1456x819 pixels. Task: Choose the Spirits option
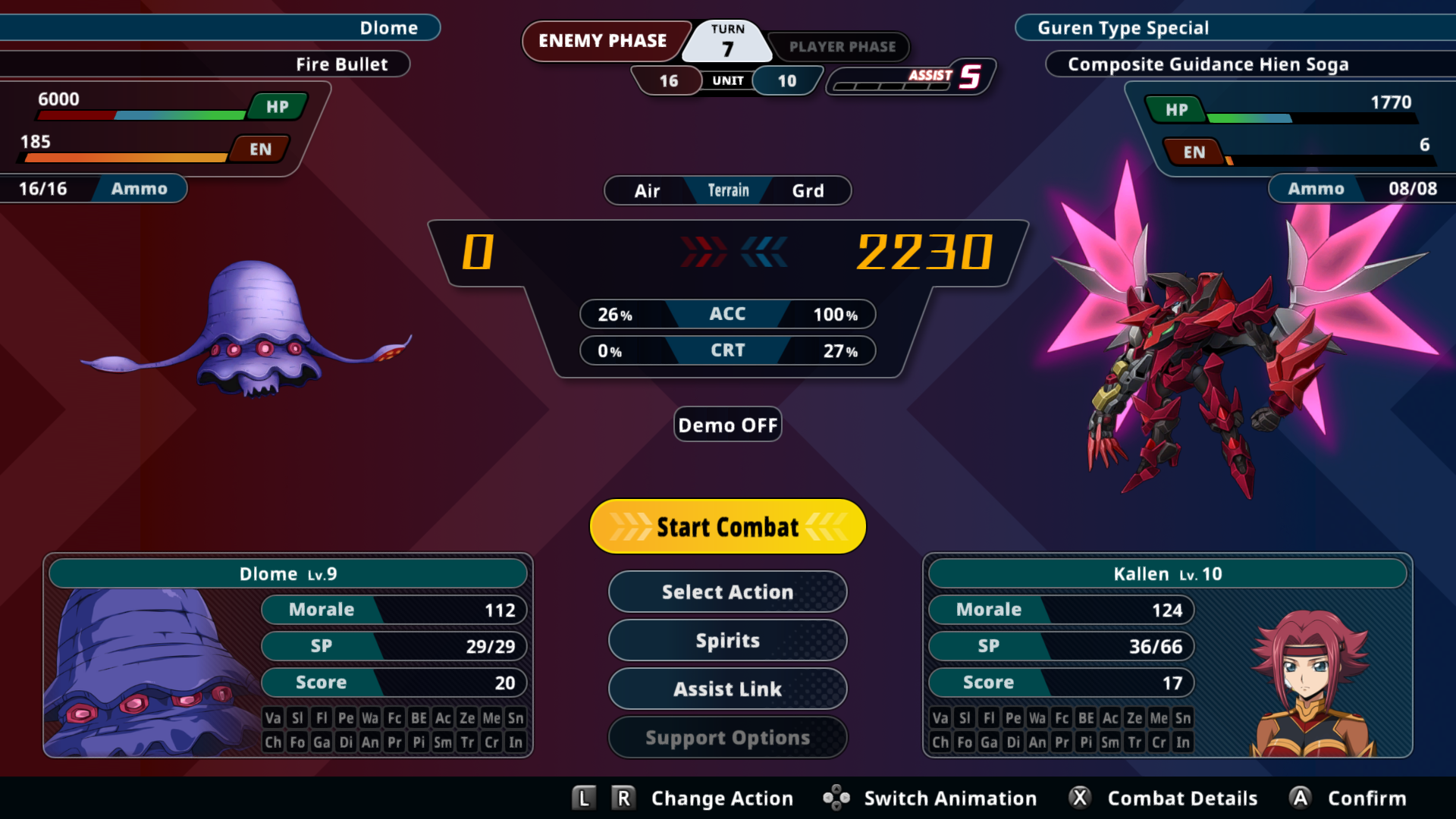(728, 641)
